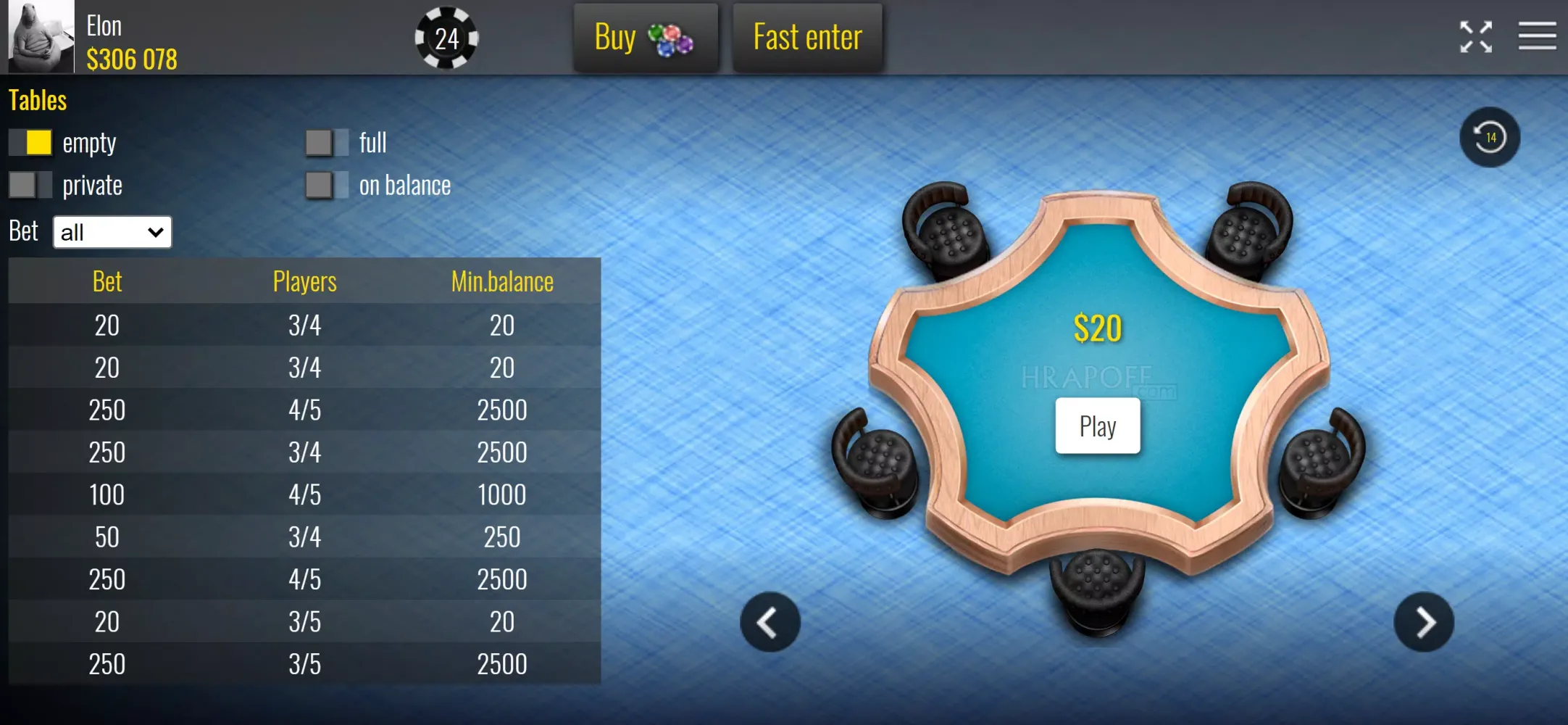Go to the previous table with left arrow

coord(770,622)
